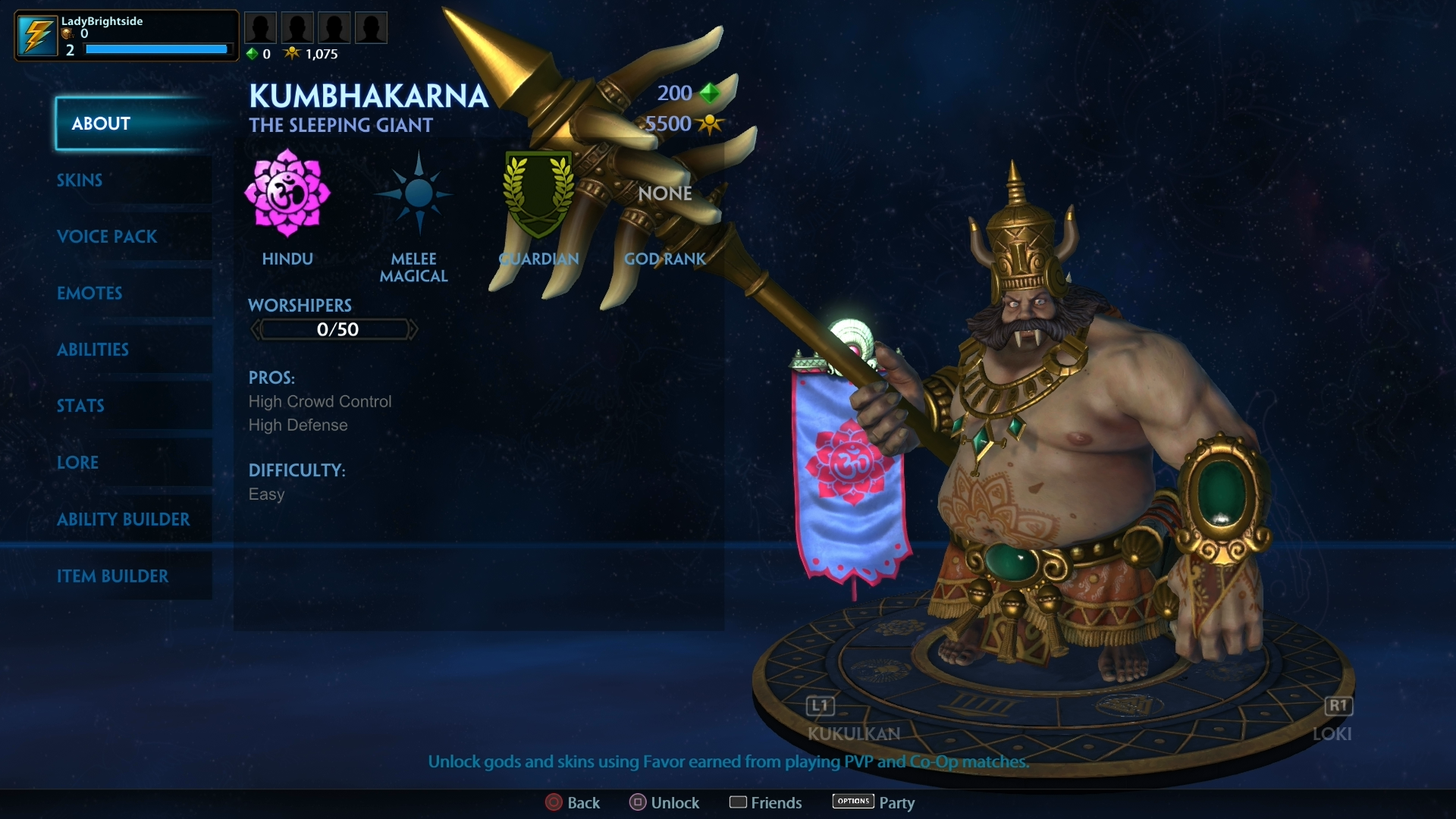Open the Item Builder tab

113,576
